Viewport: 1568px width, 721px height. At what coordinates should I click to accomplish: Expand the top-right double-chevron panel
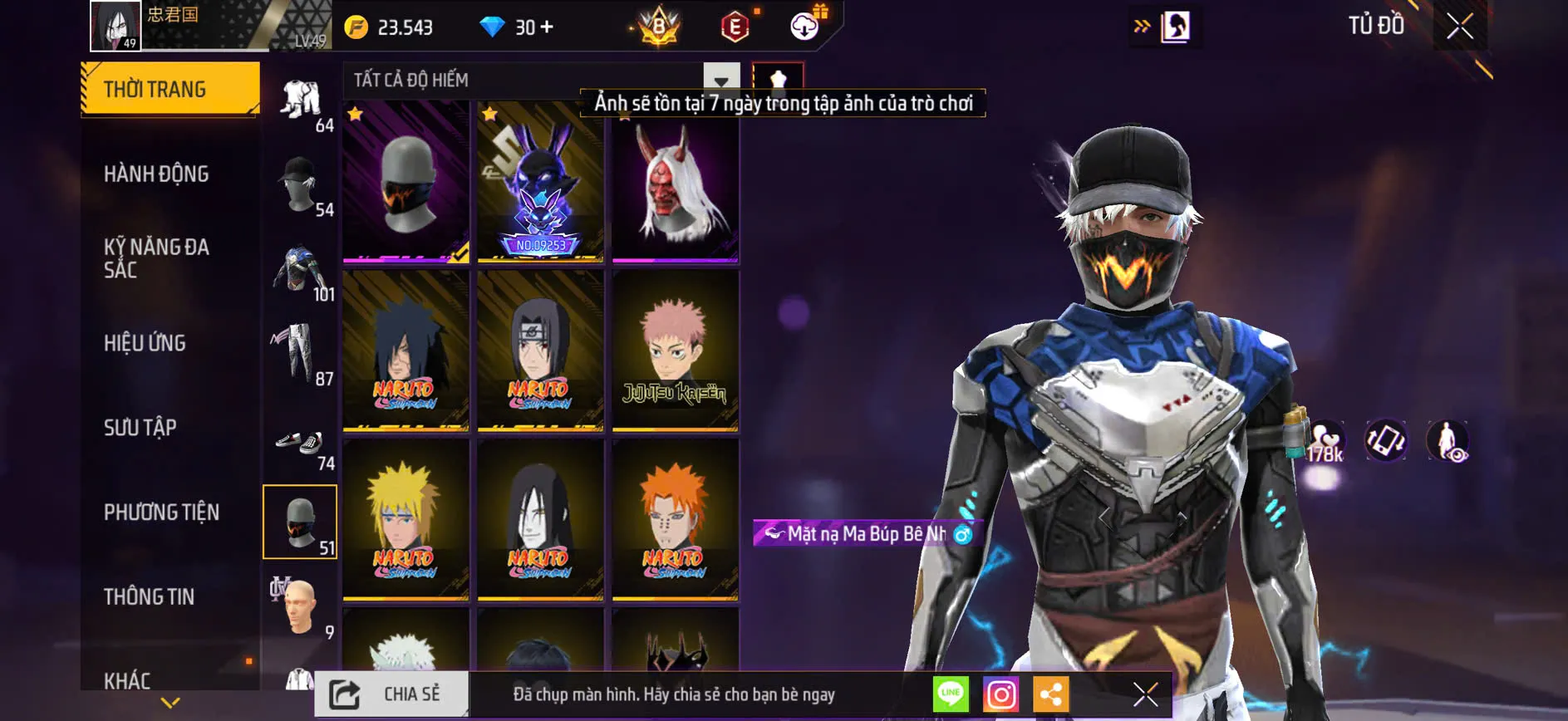(x=1140, y=25)
